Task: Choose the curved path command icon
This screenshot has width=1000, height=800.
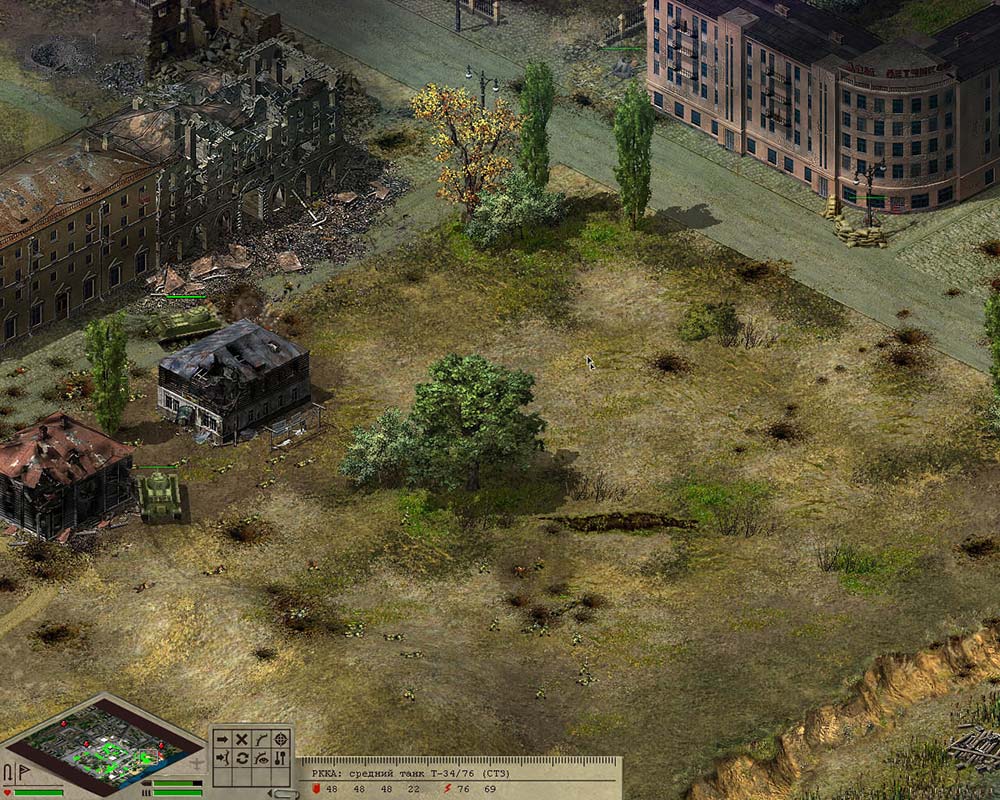Action: [261, 739]
